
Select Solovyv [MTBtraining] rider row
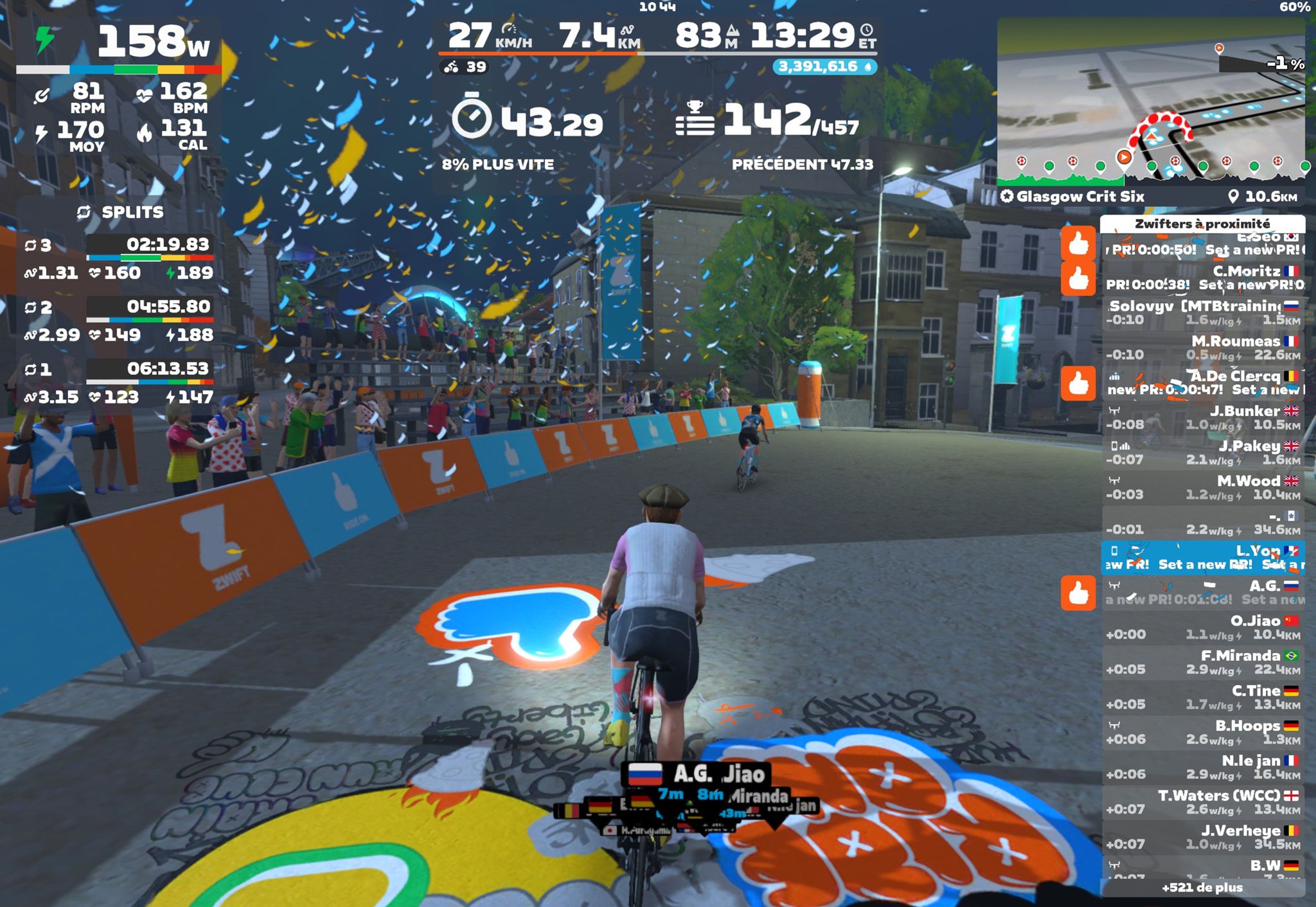click(1202, 313)
